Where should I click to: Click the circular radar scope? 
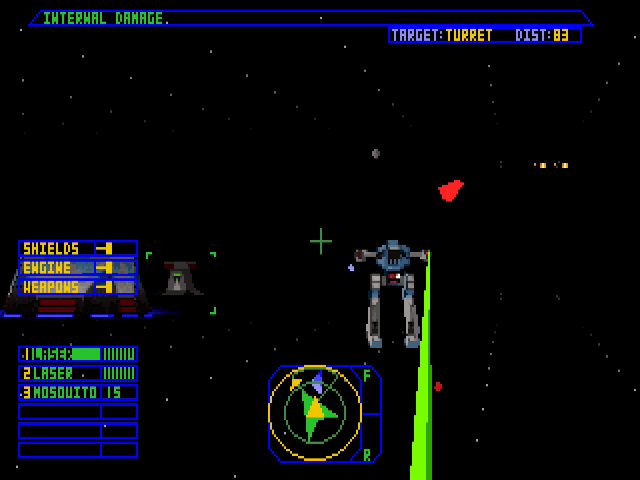(x=314, y=413)
